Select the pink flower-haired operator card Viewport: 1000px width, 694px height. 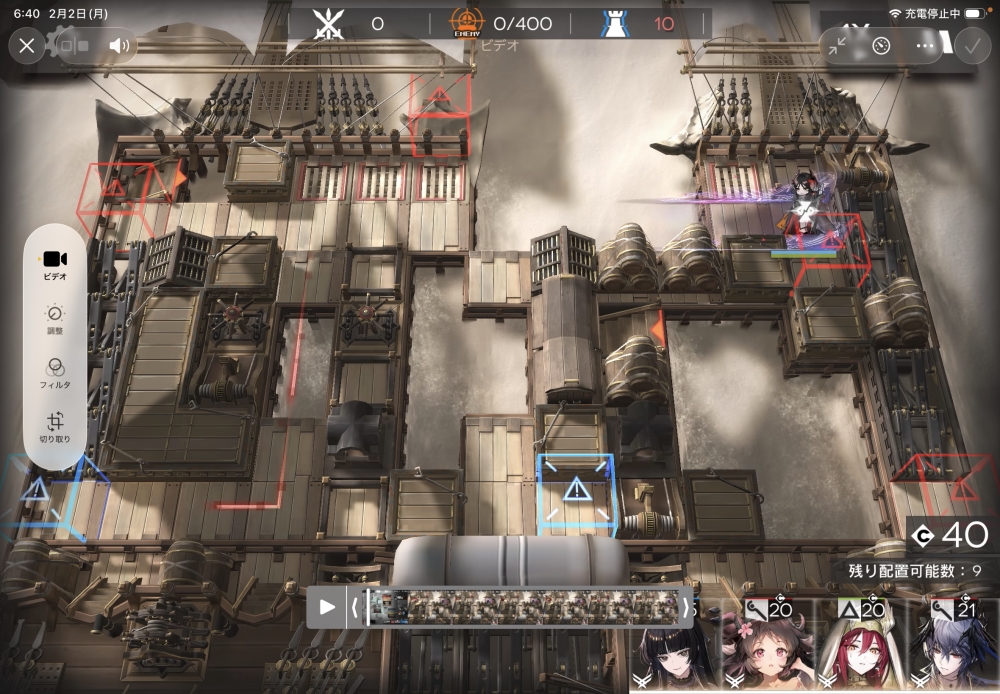[768, 648]
